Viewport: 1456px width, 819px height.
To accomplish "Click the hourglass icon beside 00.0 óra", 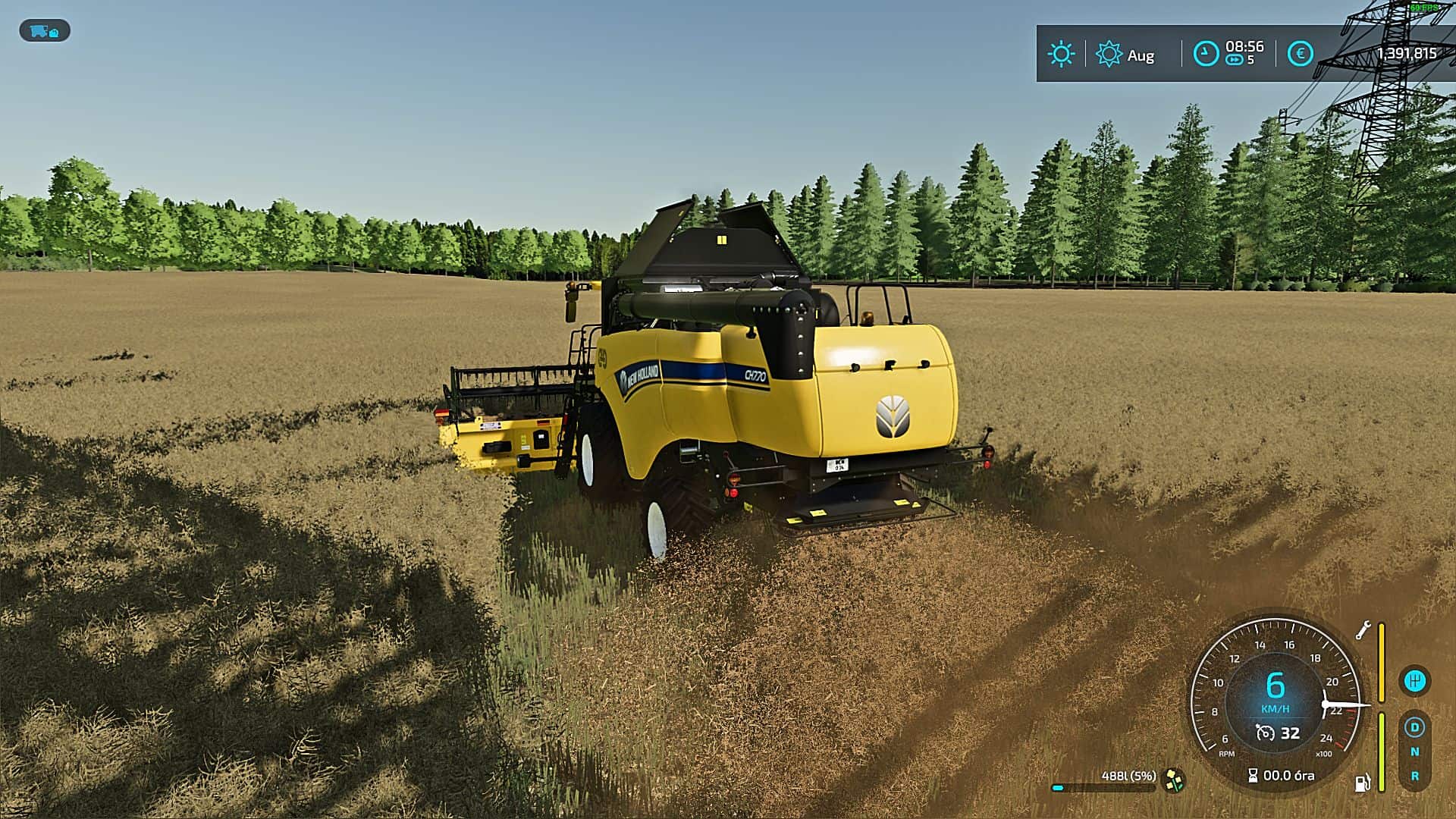I will click(1252, 775).
